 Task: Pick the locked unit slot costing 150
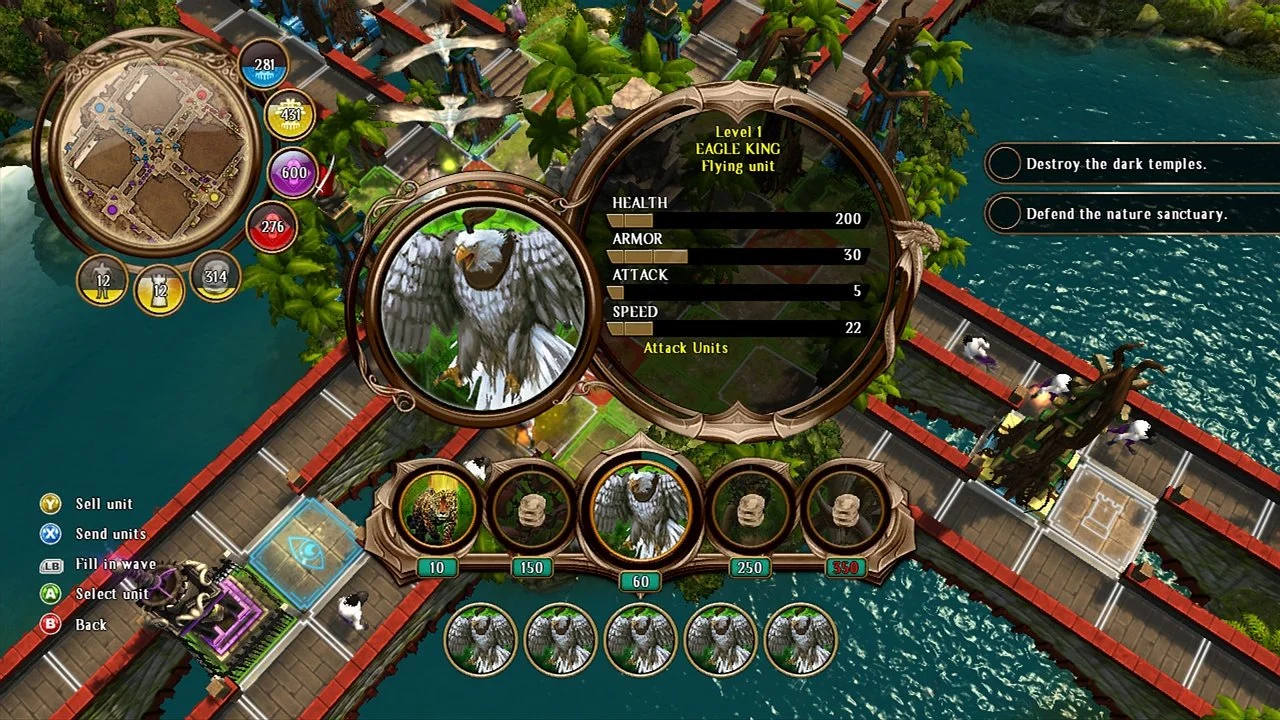pyautogui.click(x=531, y=510)
